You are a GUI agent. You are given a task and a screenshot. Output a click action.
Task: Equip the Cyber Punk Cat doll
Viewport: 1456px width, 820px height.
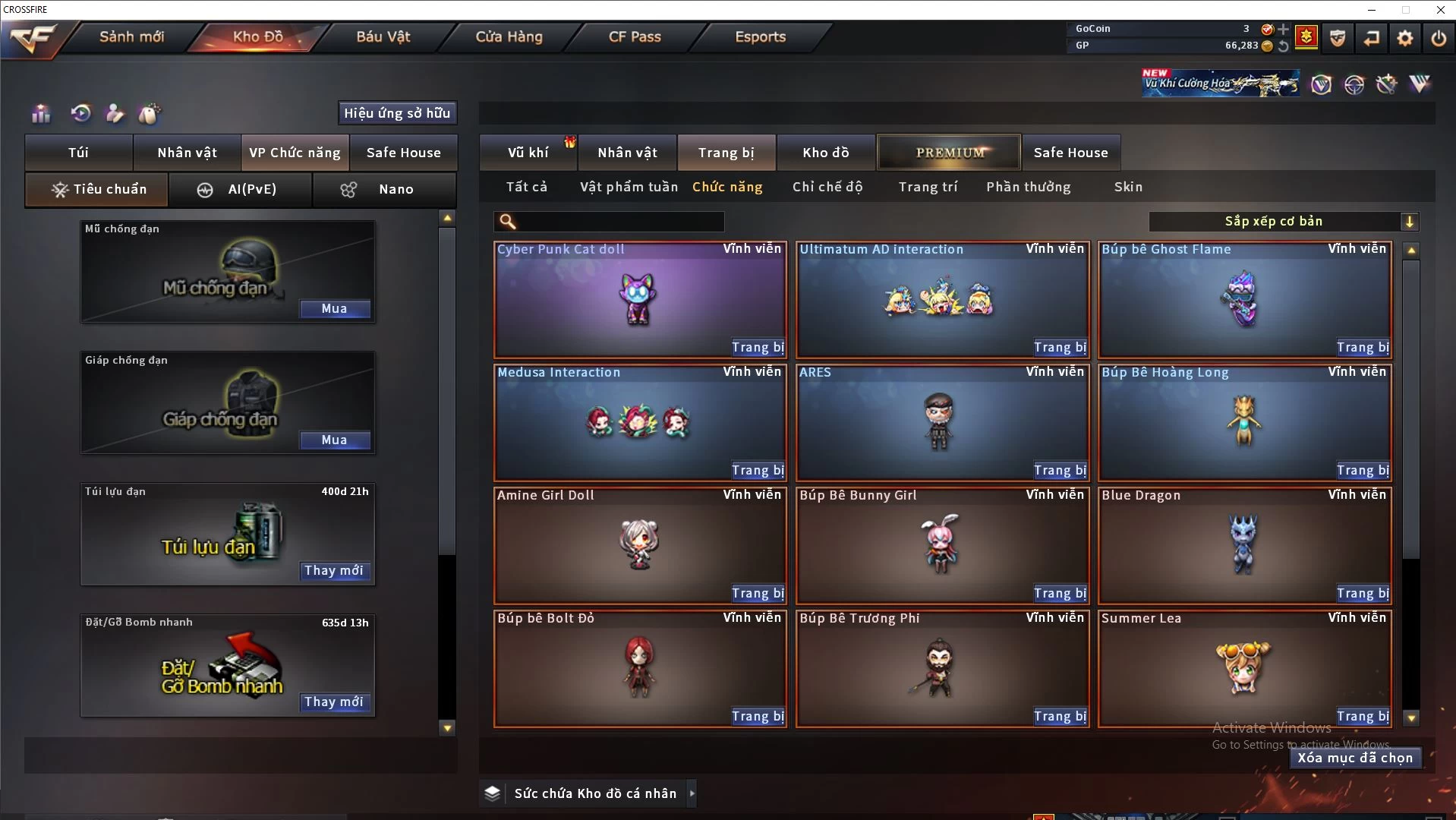(758, 347)
